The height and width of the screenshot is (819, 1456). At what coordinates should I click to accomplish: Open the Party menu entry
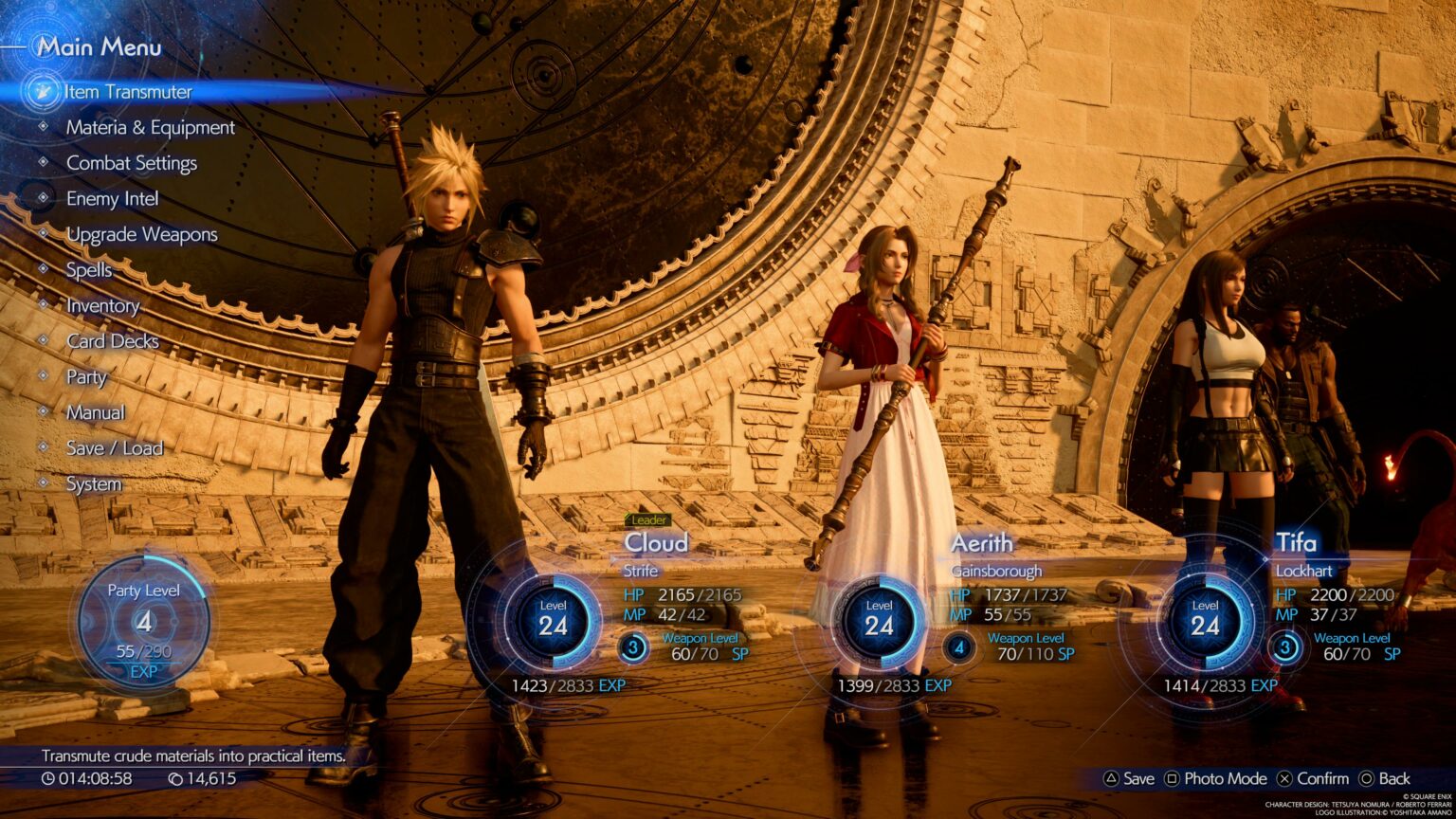point(86,376)
